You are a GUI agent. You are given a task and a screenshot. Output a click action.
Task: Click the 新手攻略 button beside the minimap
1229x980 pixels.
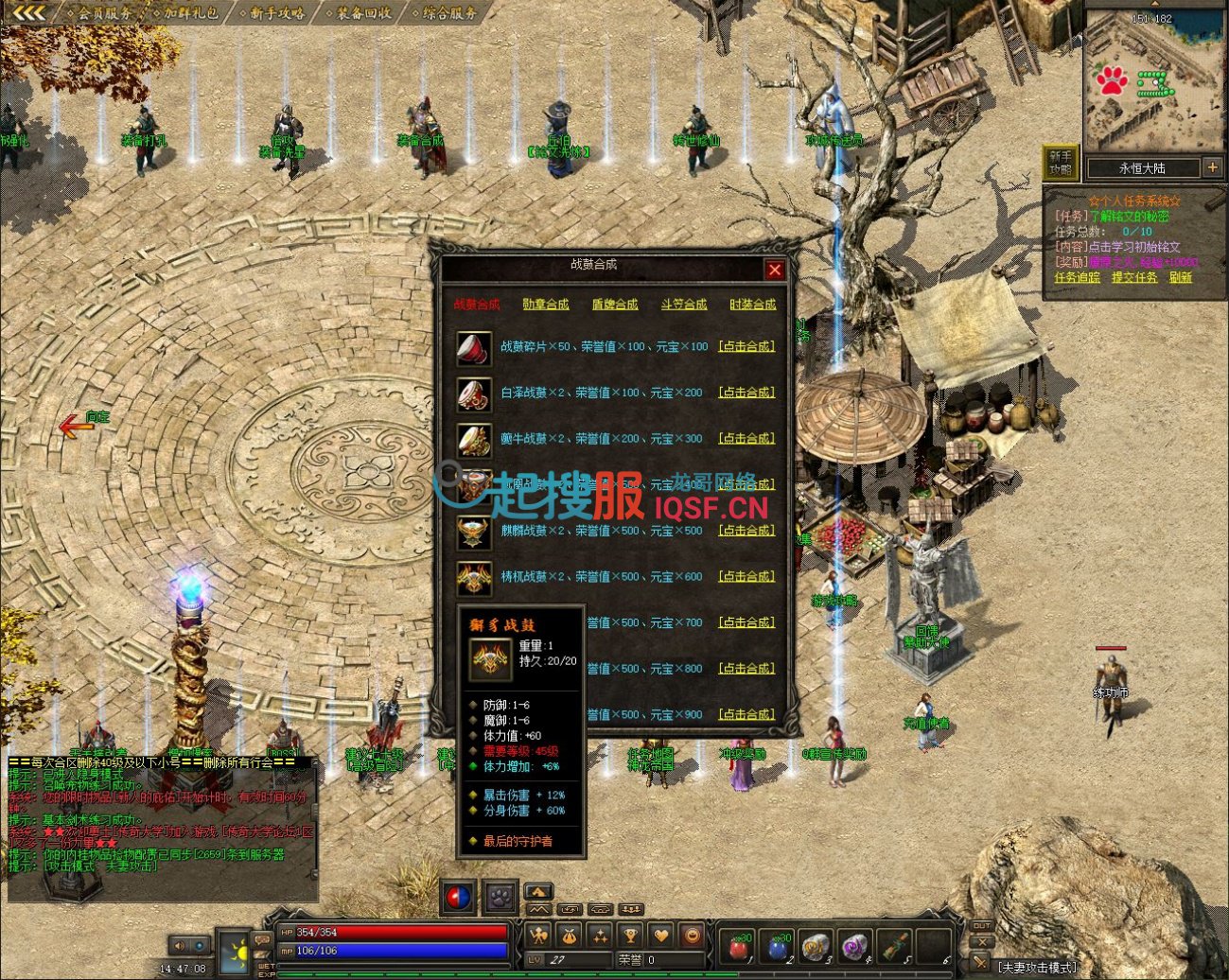1061,163
